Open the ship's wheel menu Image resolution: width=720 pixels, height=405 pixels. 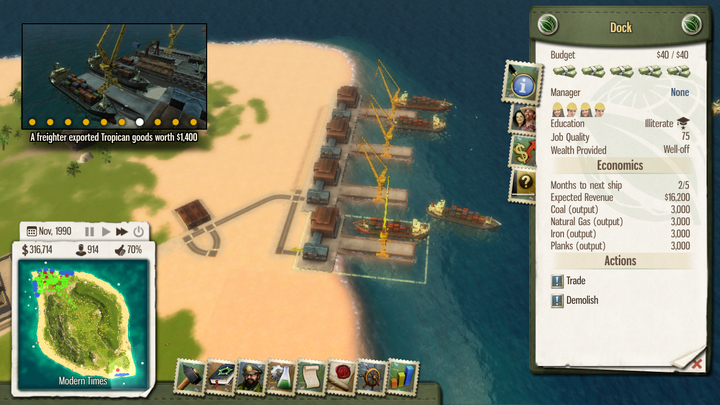point(372,377)
